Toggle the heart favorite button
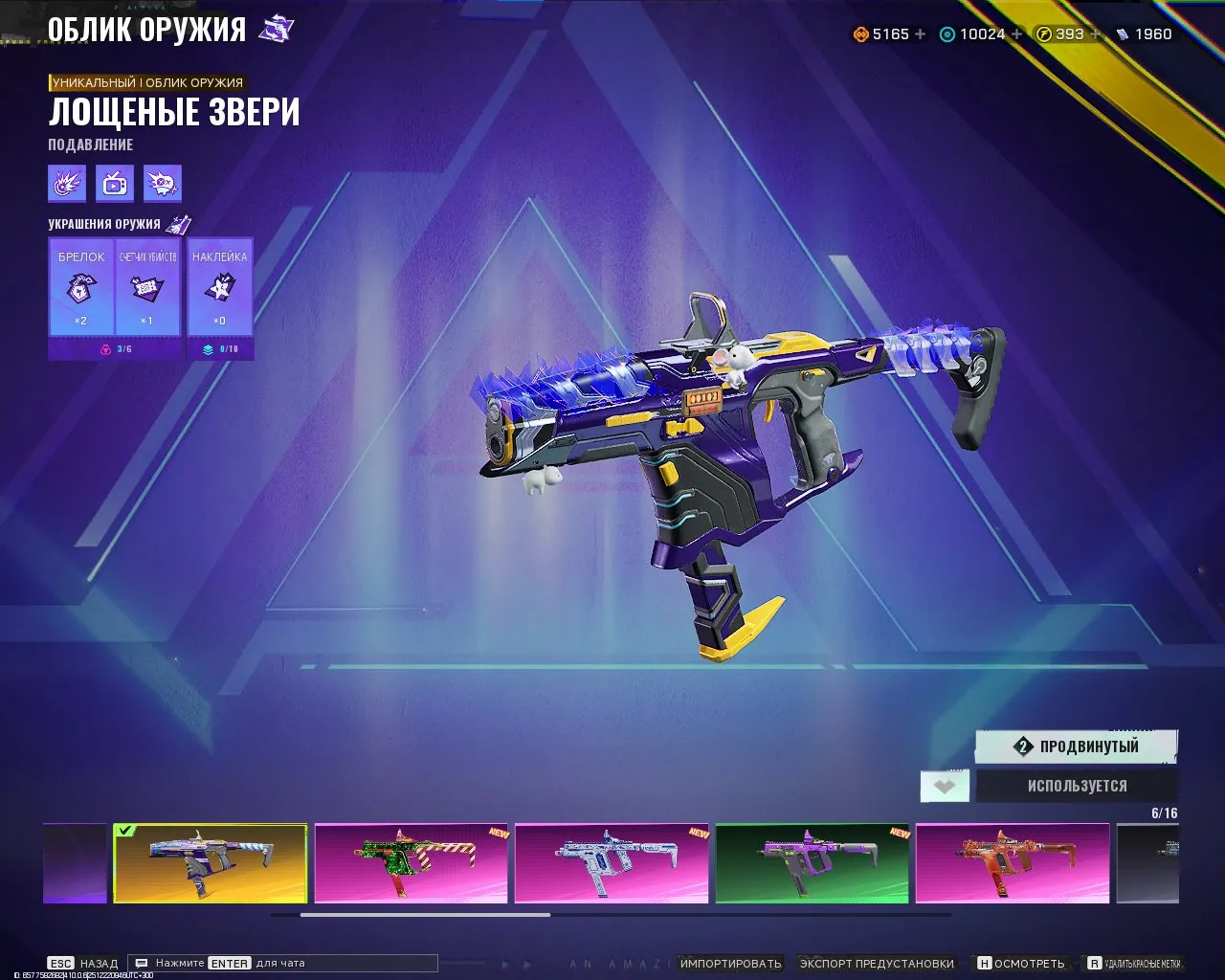This screenshot has width=1225, height=980. click(945, 787)
